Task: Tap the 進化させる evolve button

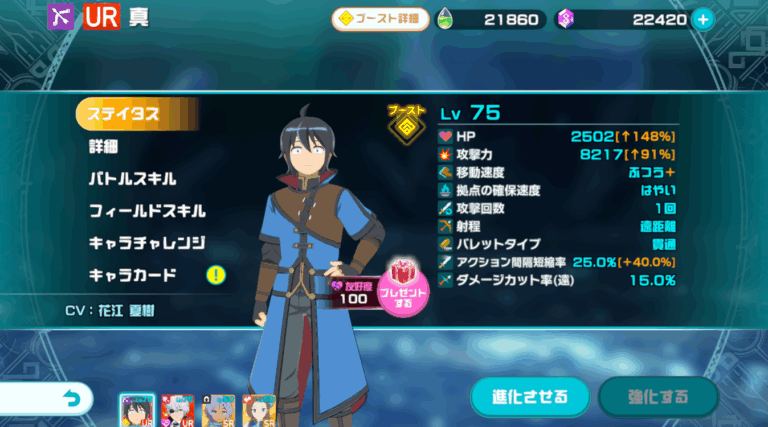Action: tap(529, 397)
